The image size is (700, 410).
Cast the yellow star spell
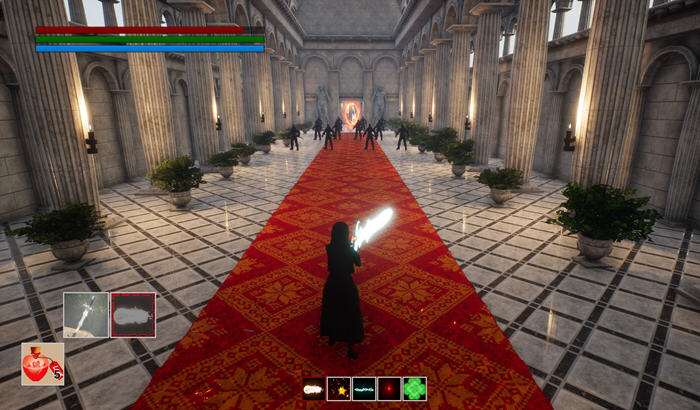[338, 389]
